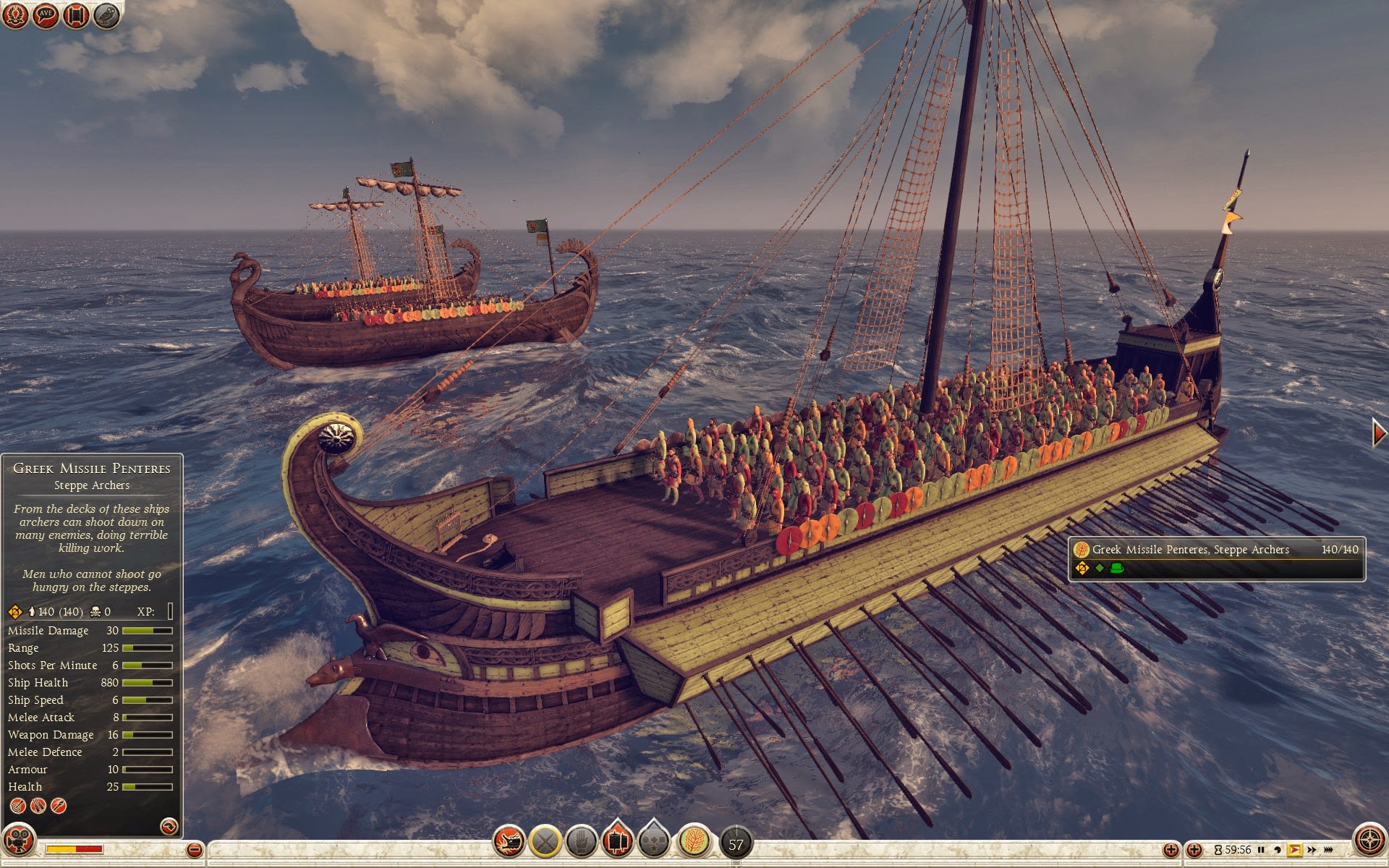This screenshot has width=1389, height=868.
Task: Click the orange tree faction emblem
Action: (694, 841)
